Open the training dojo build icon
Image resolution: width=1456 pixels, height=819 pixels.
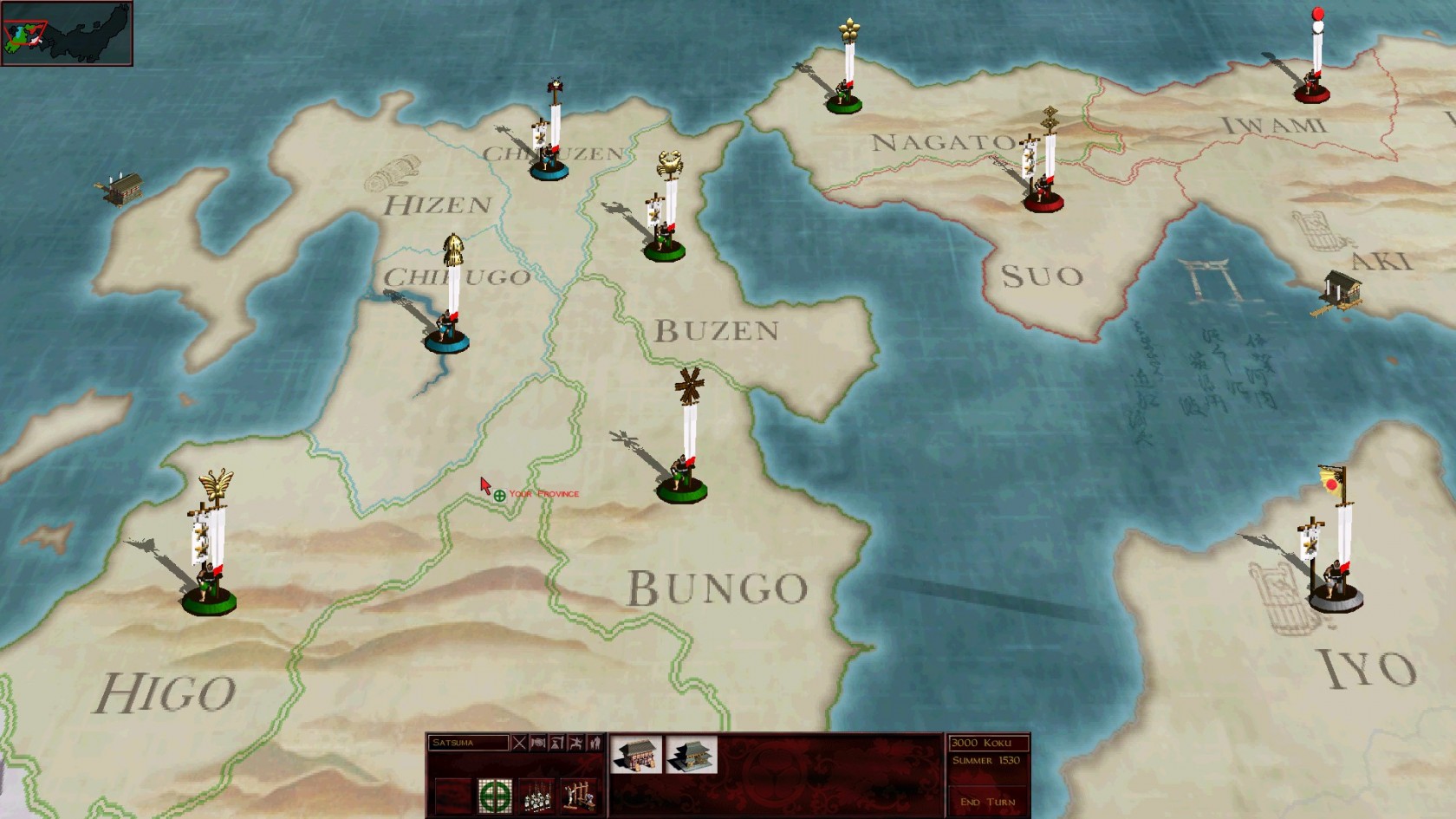click(578, 796)
